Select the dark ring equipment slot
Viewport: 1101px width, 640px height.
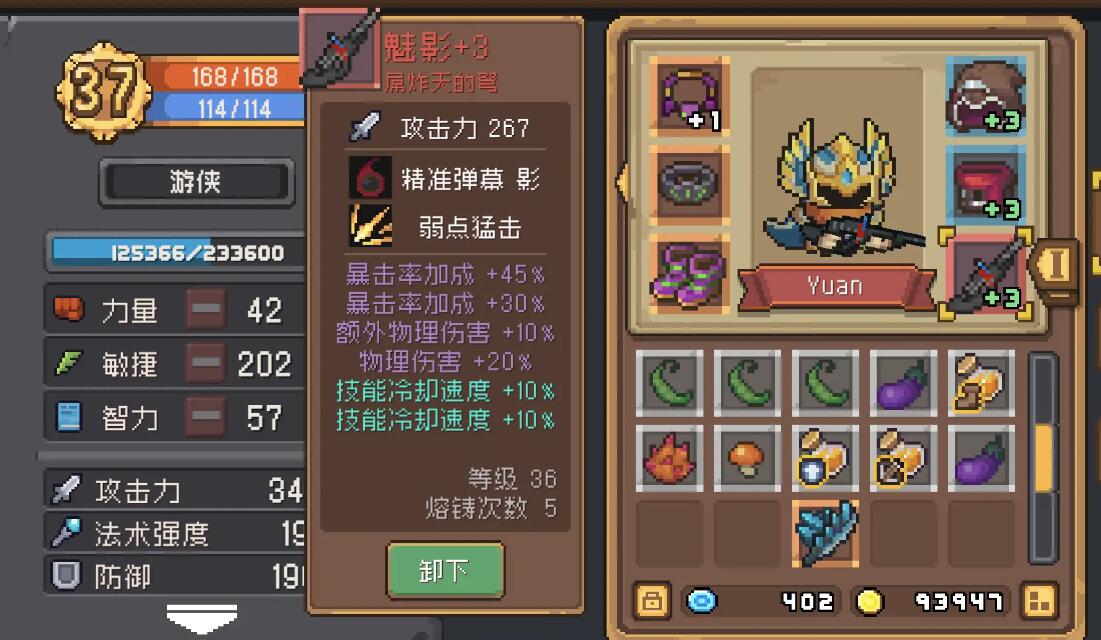pyautogui.click(x=689, y=182)
